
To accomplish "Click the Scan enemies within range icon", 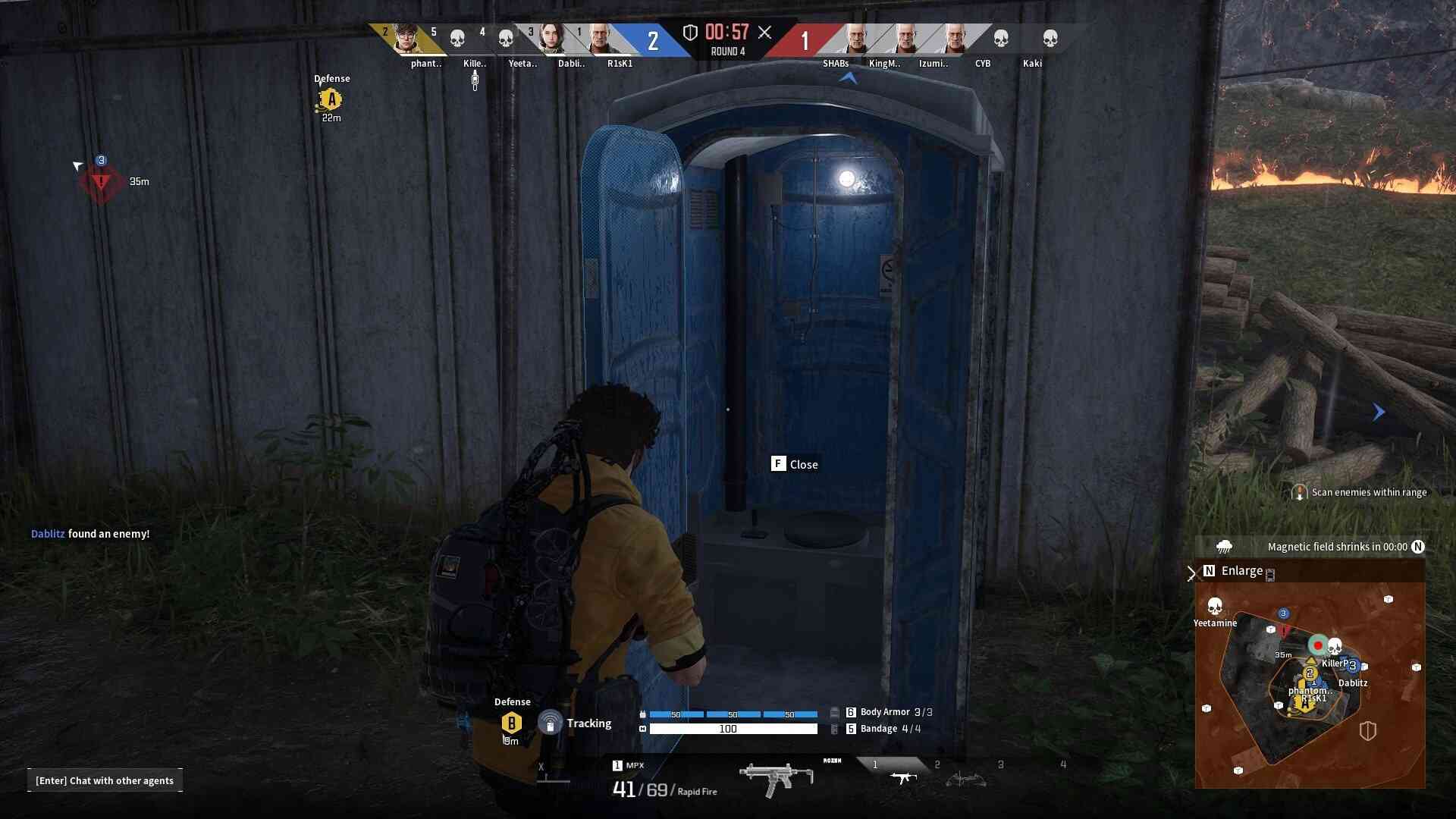I will (x=1299, y=493).
